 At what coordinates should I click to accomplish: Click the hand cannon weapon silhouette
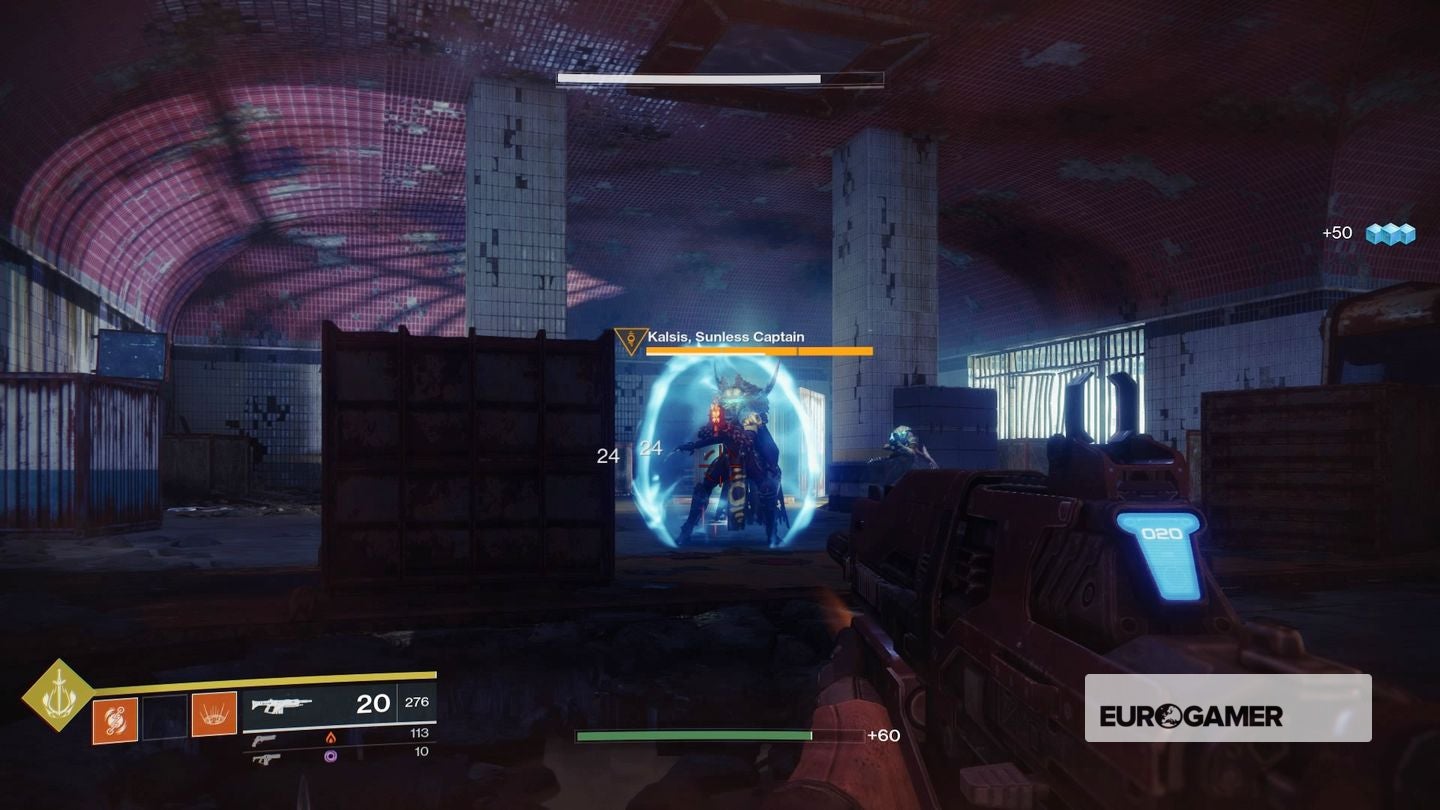pyautogui.click(x=264, y=741)
